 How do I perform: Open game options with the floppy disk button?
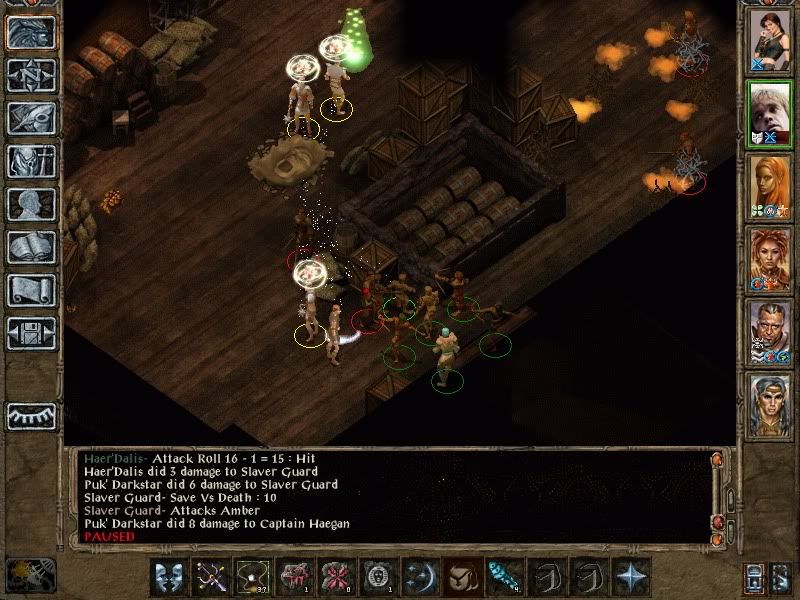tap(31, 332)
